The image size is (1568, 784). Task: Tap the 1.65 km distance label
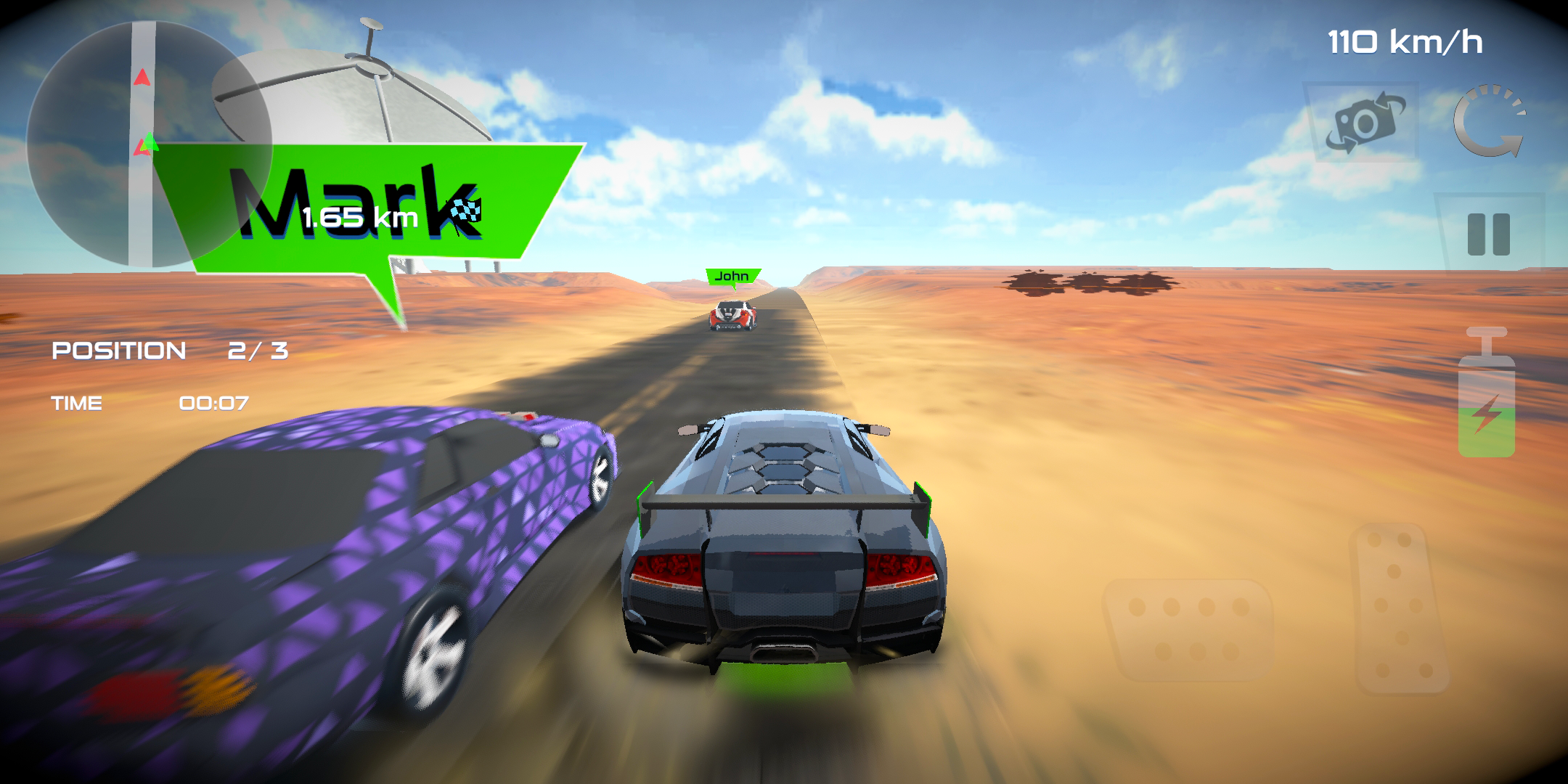(x=359, y=216)
